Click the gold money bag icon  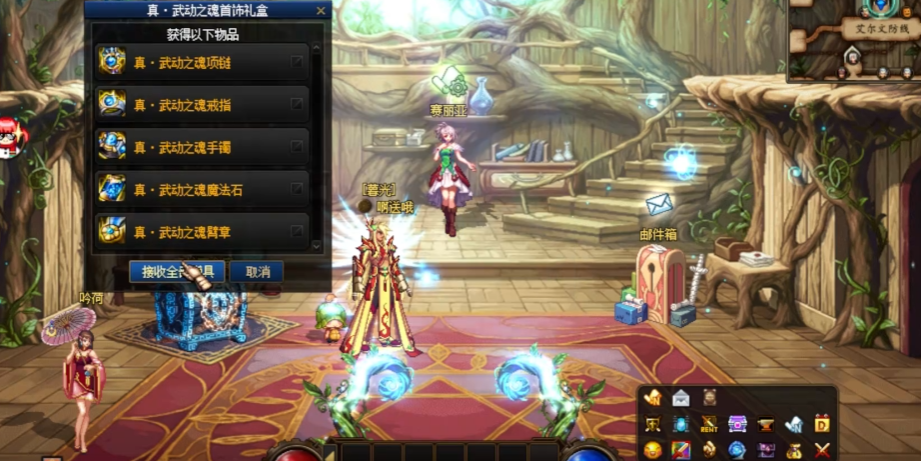794,451
